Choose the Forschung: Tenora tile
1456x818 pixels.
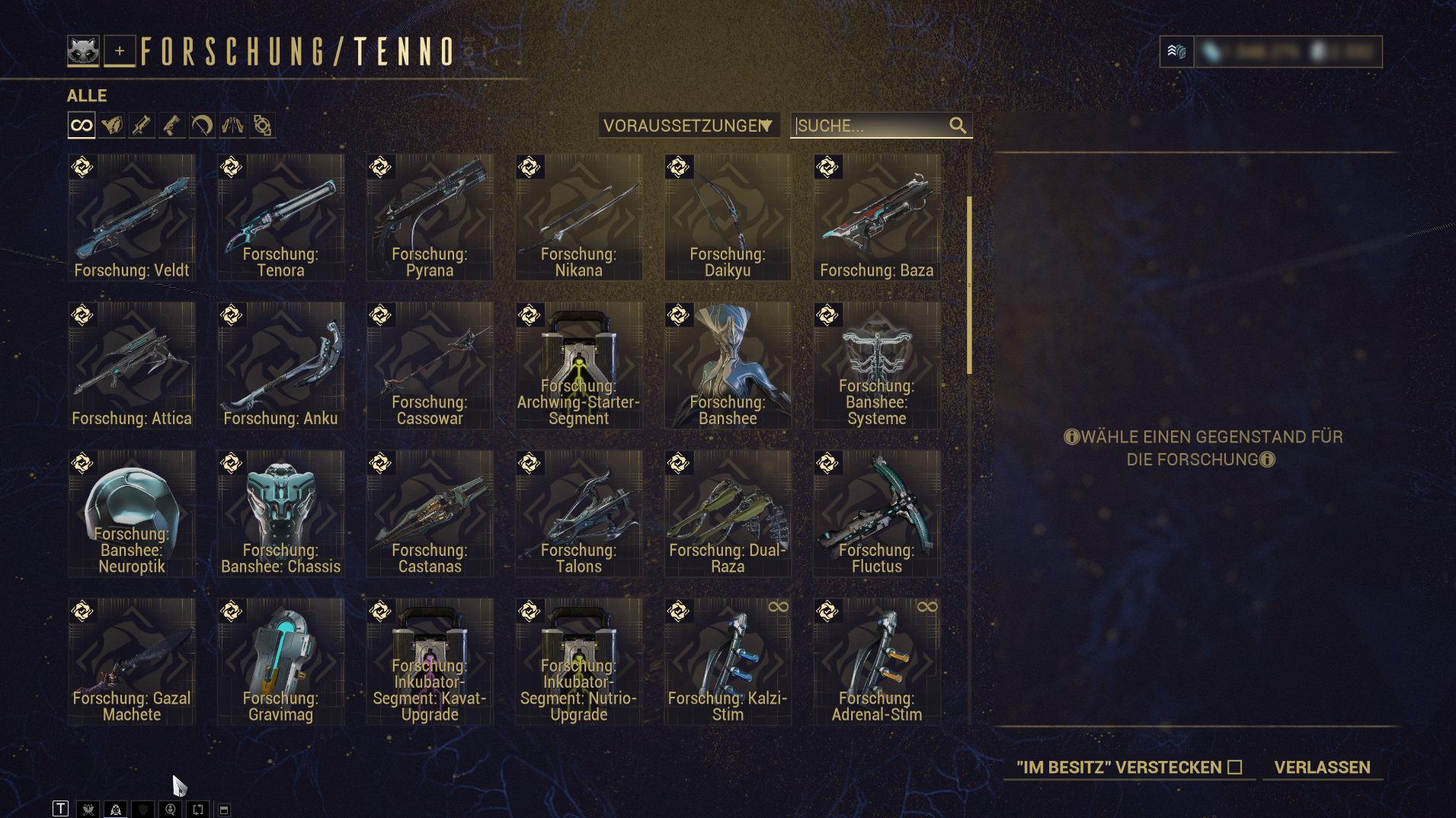tap(280, 218)
